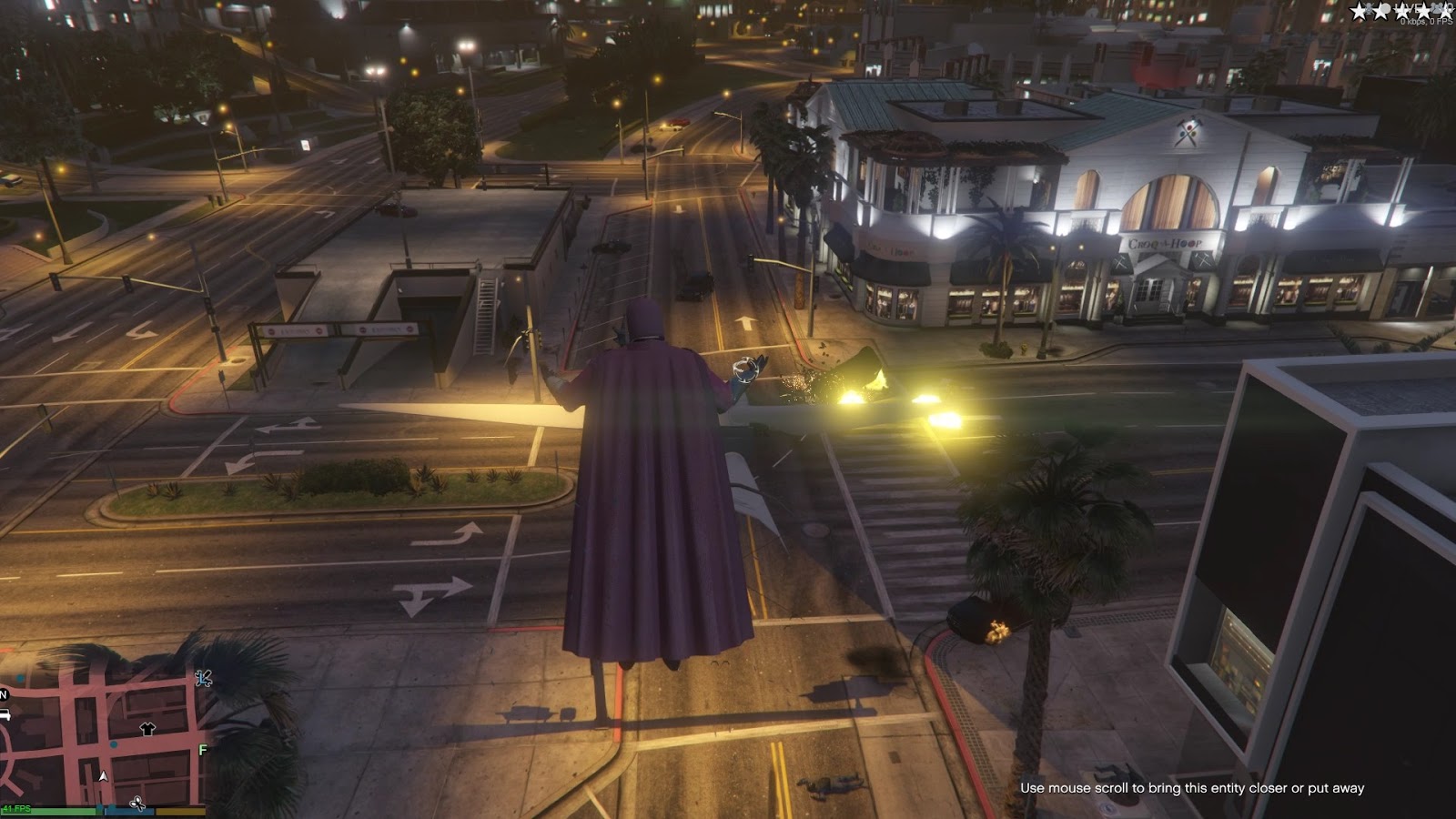The width and height of the screenshot is (1456, 819).
Task: Click the grey player count icon near the stars
Action: tap(1436, 9)
